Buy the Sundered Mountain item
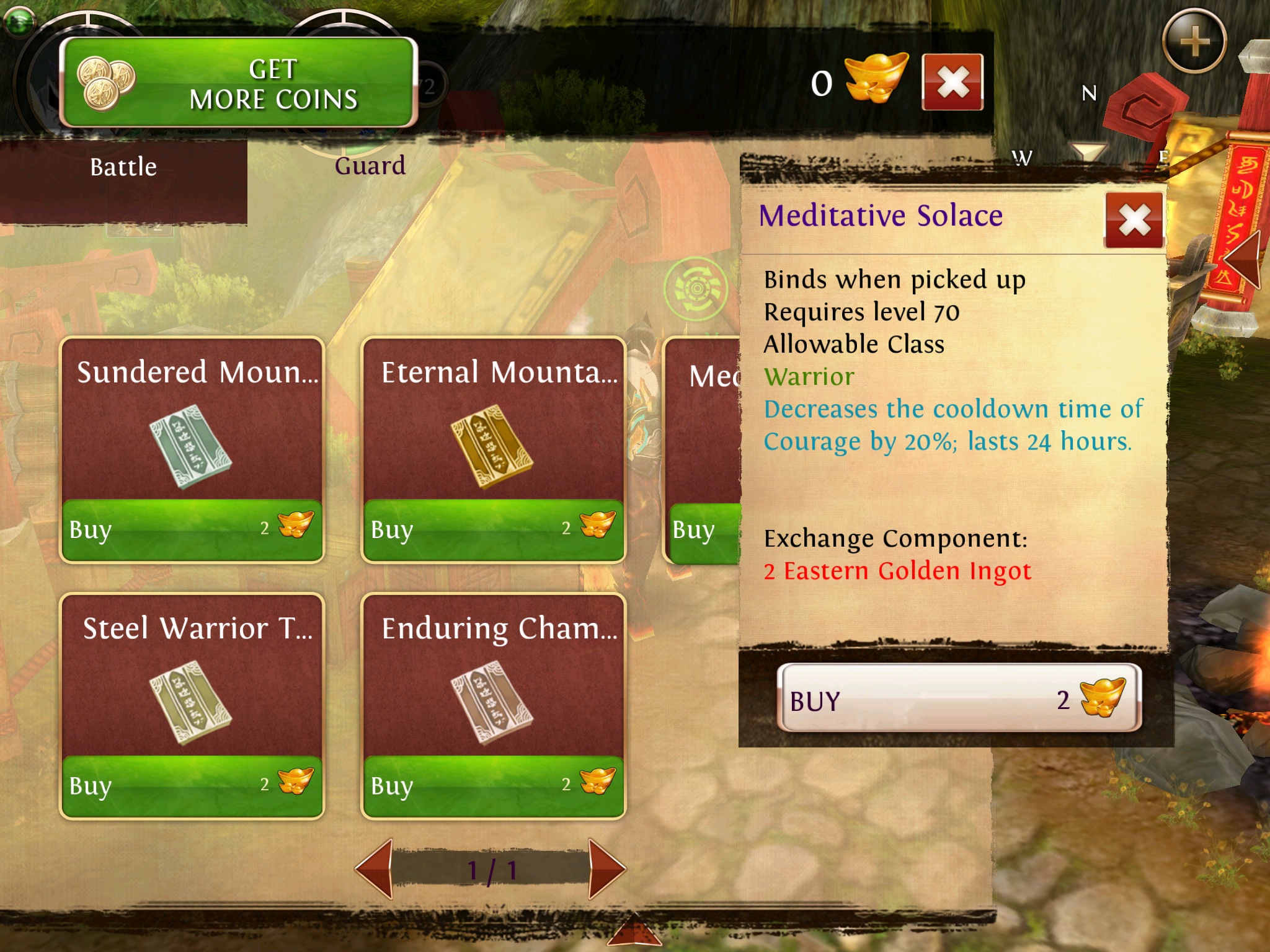1270x952 pixels. point(192,529)
